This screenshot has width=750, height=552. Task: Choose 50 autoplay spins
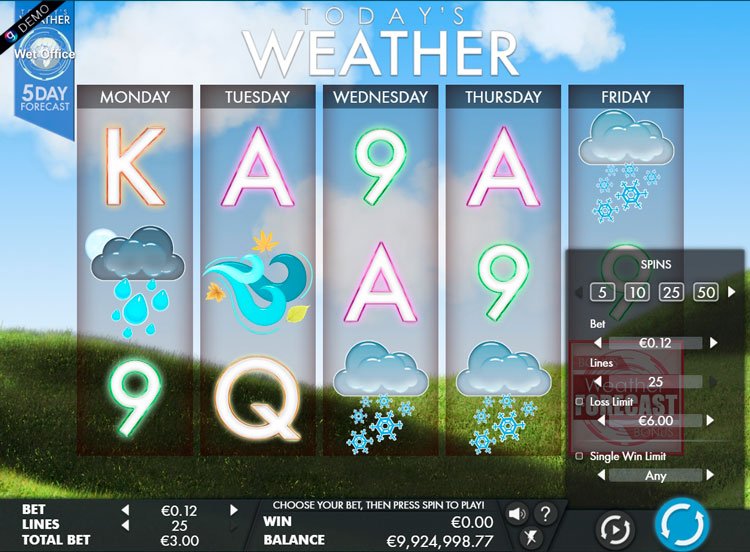pos(706,293)
